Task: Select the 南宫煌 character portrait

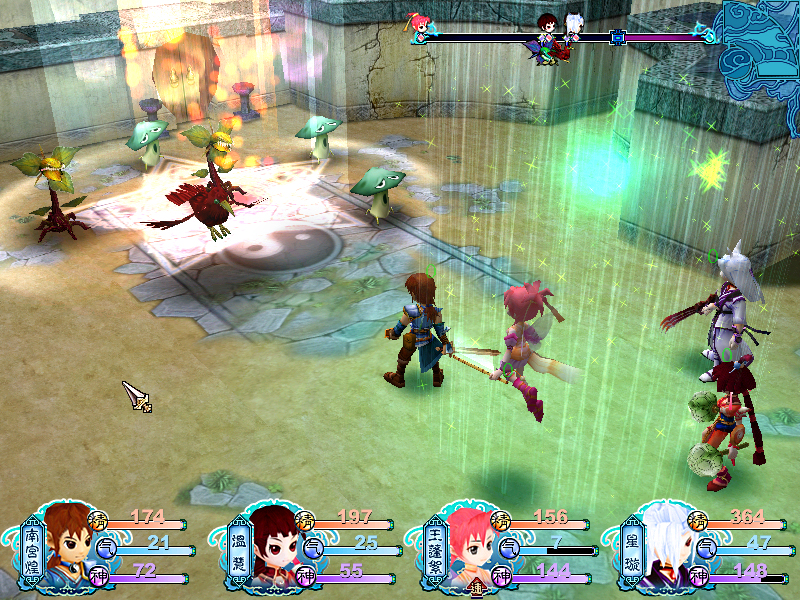Action: 68,548
